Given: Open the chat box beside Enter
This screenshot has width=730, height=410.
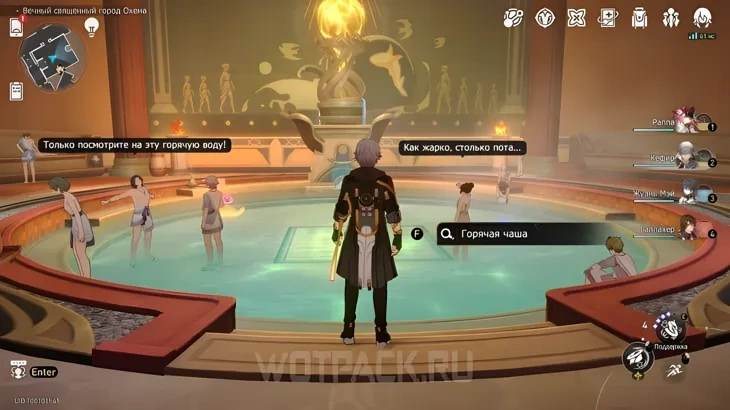Looking at the screenshot, I should coord(18,372).
